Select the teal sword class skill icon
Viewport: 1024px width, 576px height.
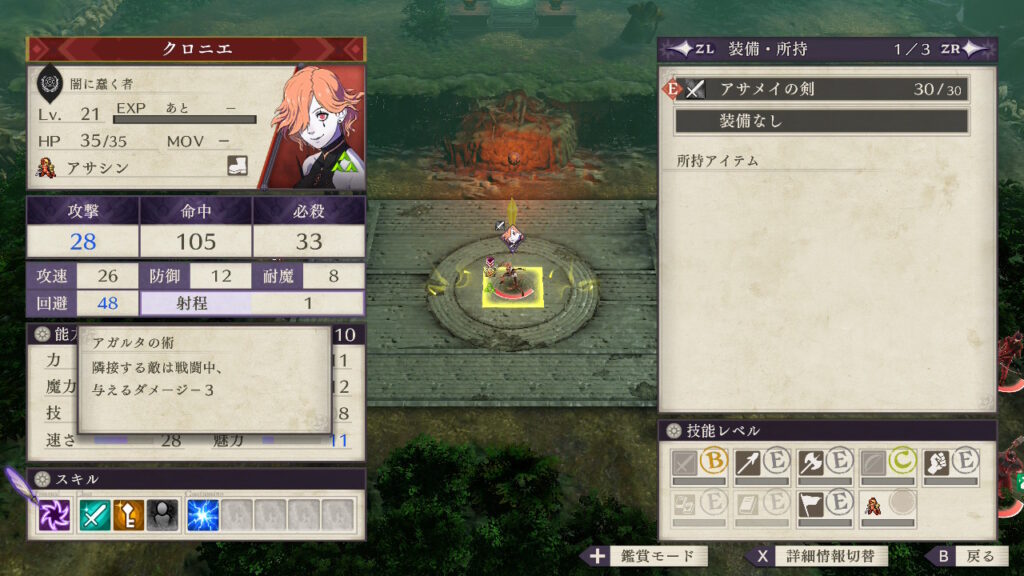(x=95, y=514)
